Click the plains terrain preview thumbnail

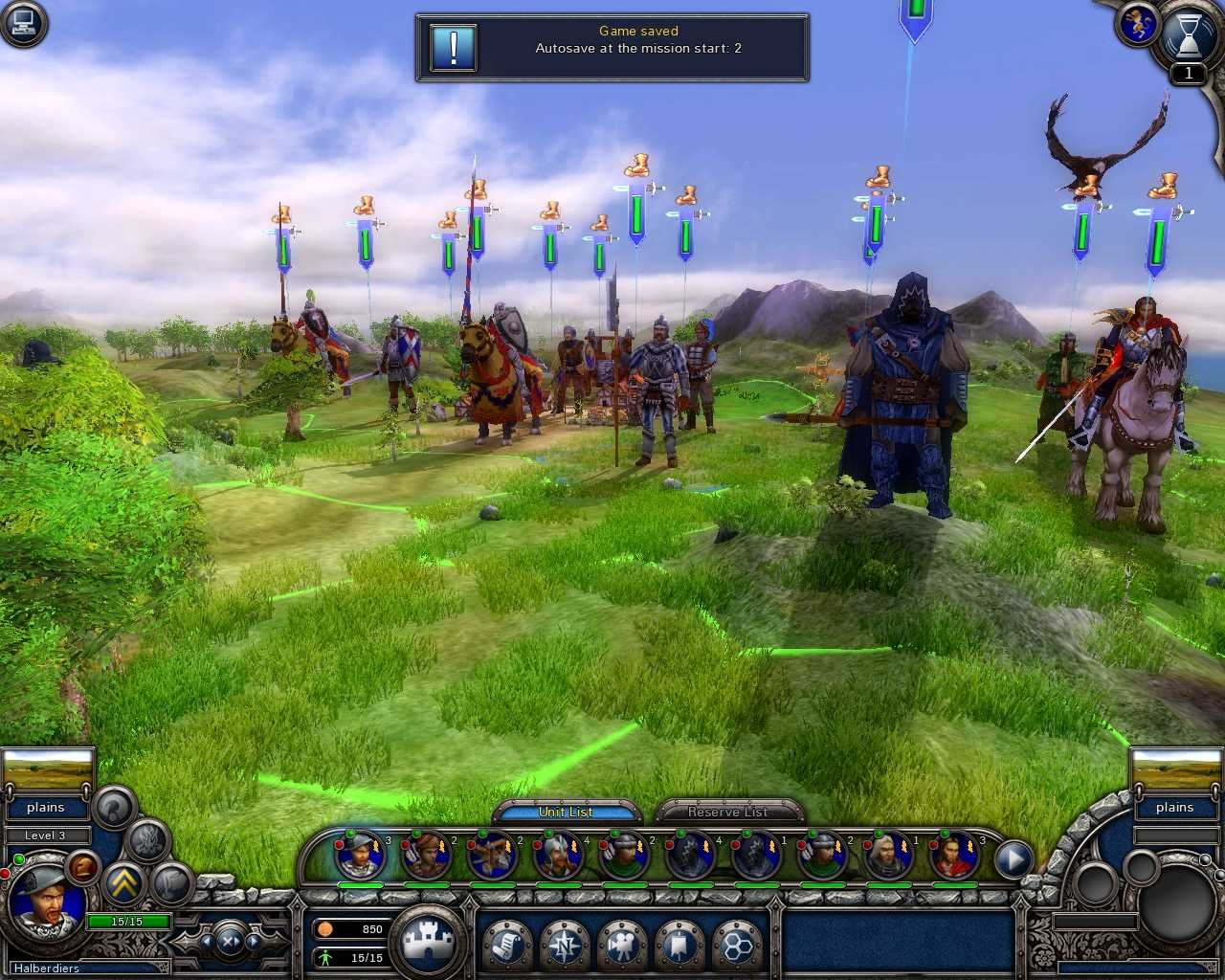tap(46, 770)
